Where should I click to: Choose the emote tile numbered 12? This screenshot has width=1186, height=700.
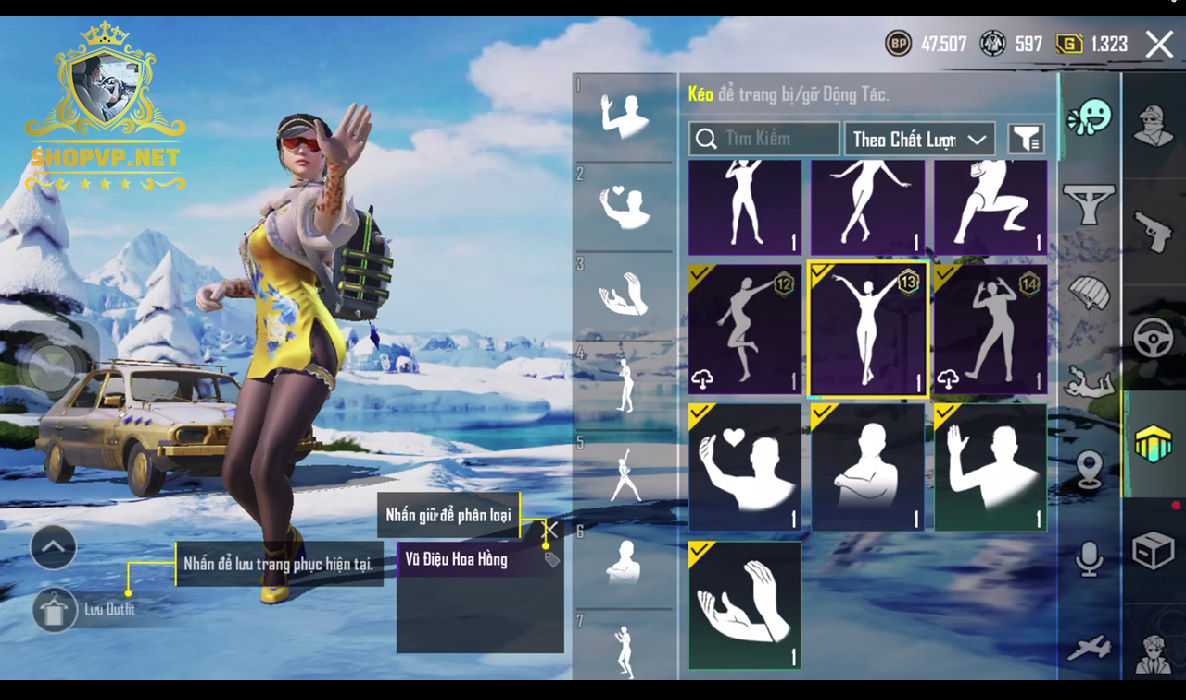pyautogui.click(x=744, y=330)
